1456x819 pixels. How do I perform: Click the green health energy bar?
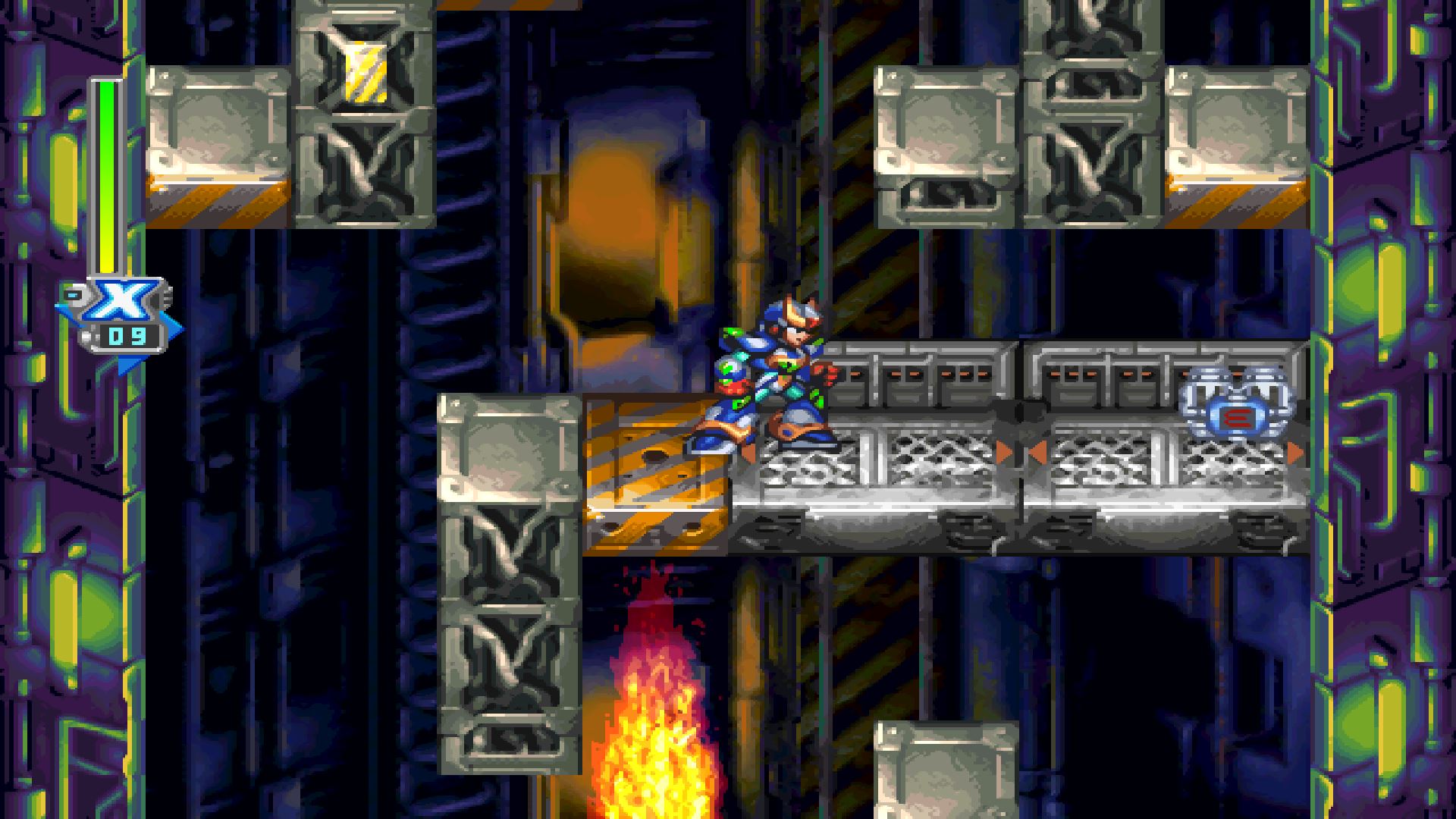coord(106,152)
